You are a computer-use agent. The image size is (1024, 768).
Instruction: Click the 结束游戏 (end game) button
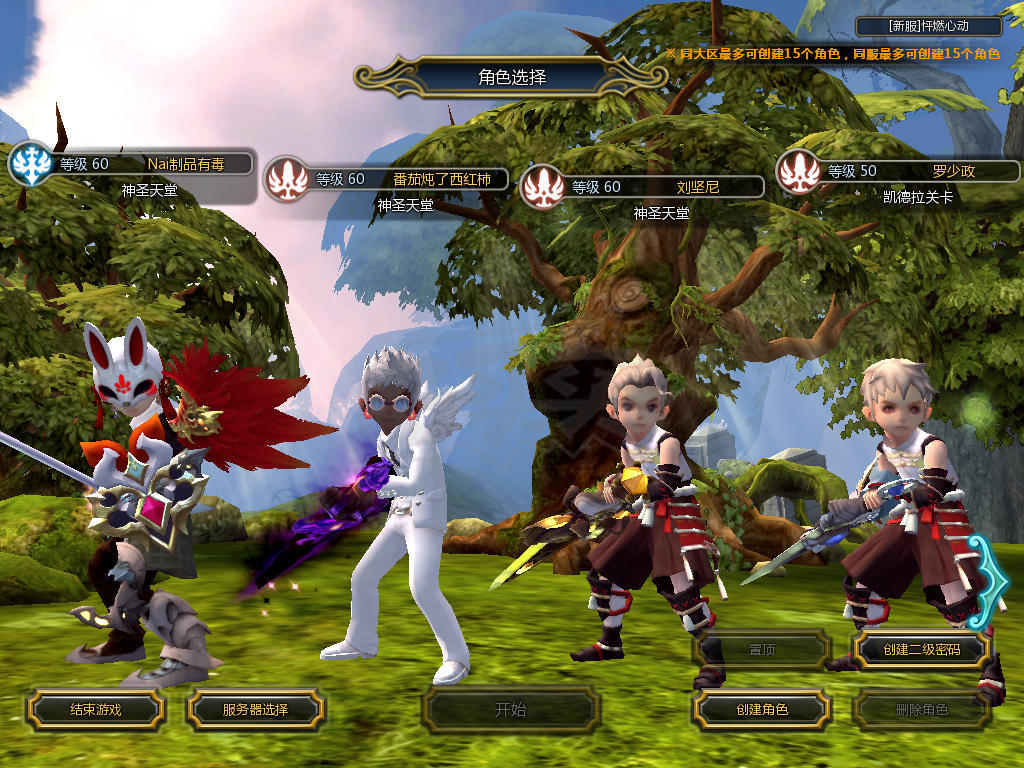coord(95,710)
